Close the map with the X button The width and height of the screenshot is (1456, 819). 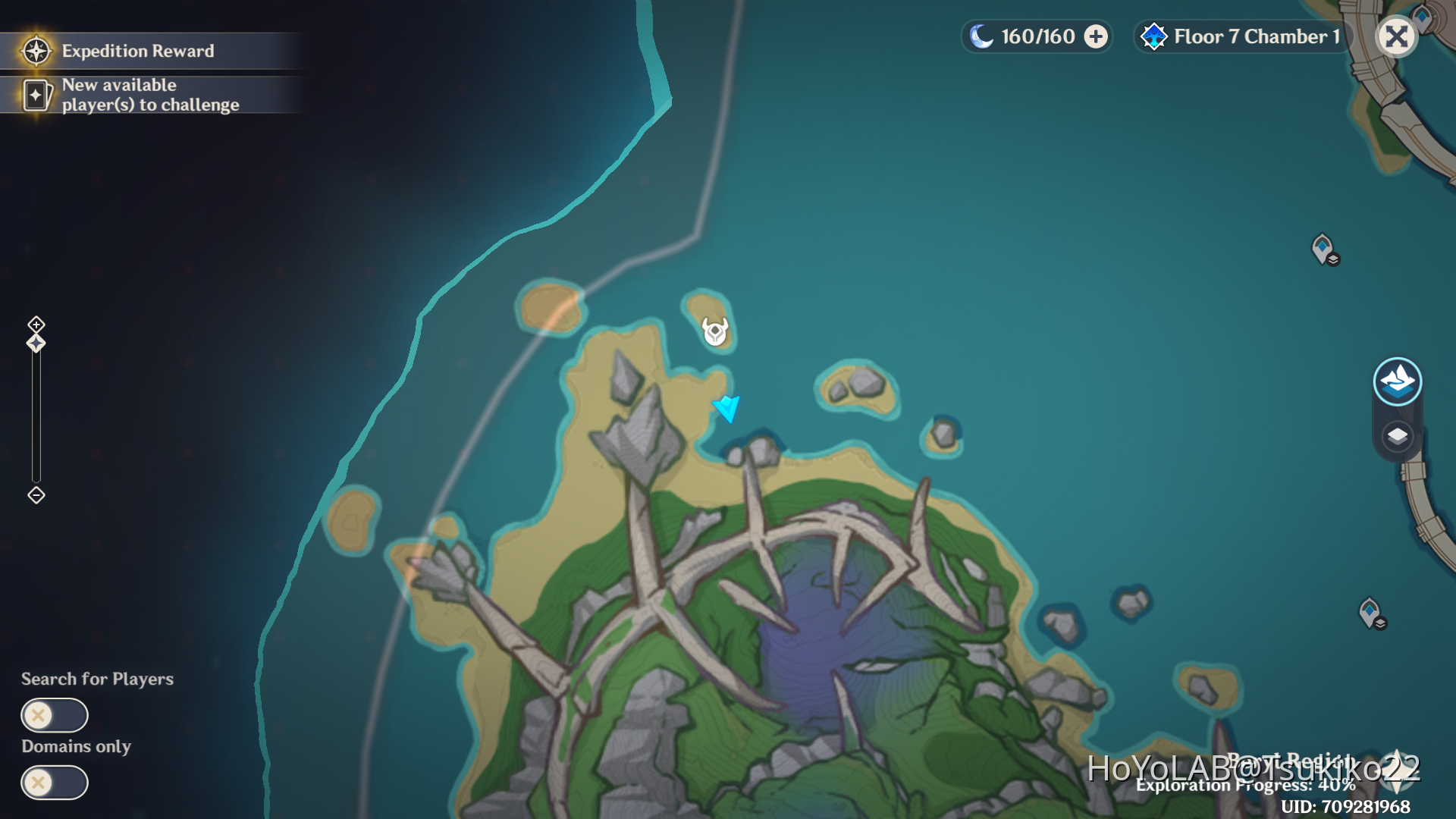1396,36
